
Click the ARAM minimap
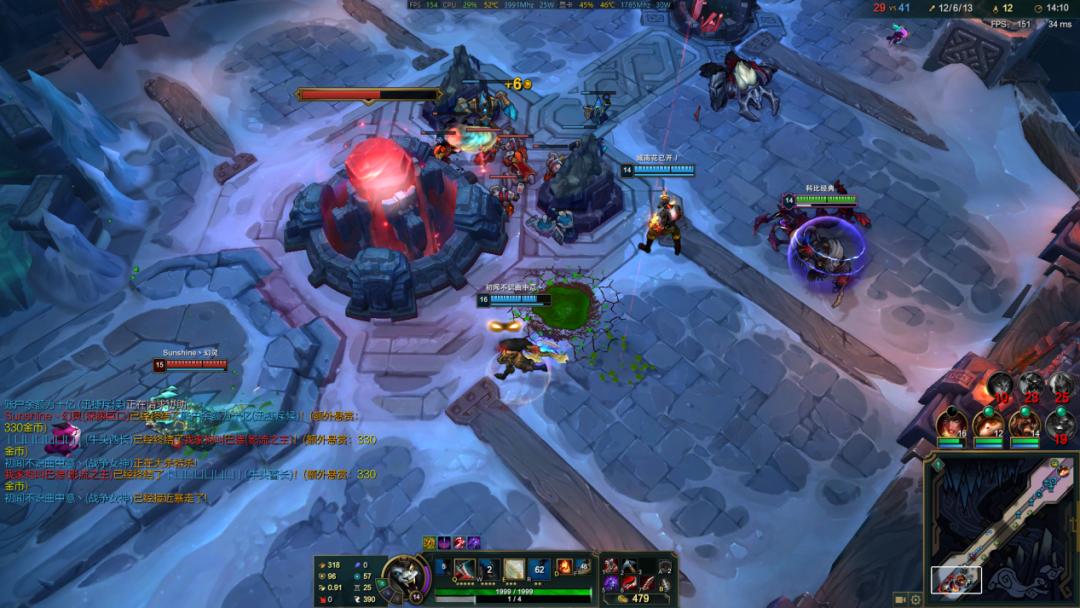click(x=1001, y=525)
